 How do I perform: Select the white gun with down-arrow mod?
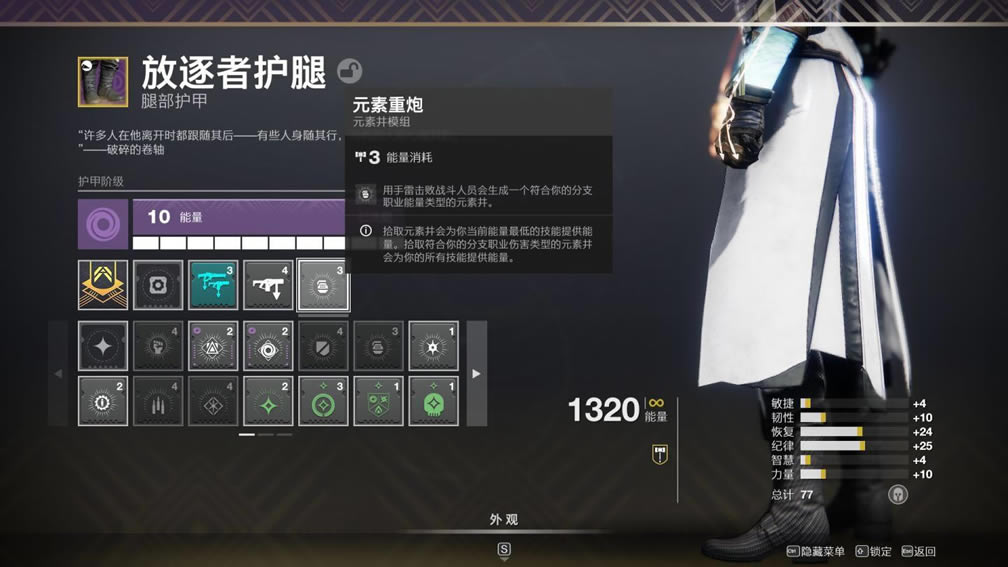click(x=268, y=285)
